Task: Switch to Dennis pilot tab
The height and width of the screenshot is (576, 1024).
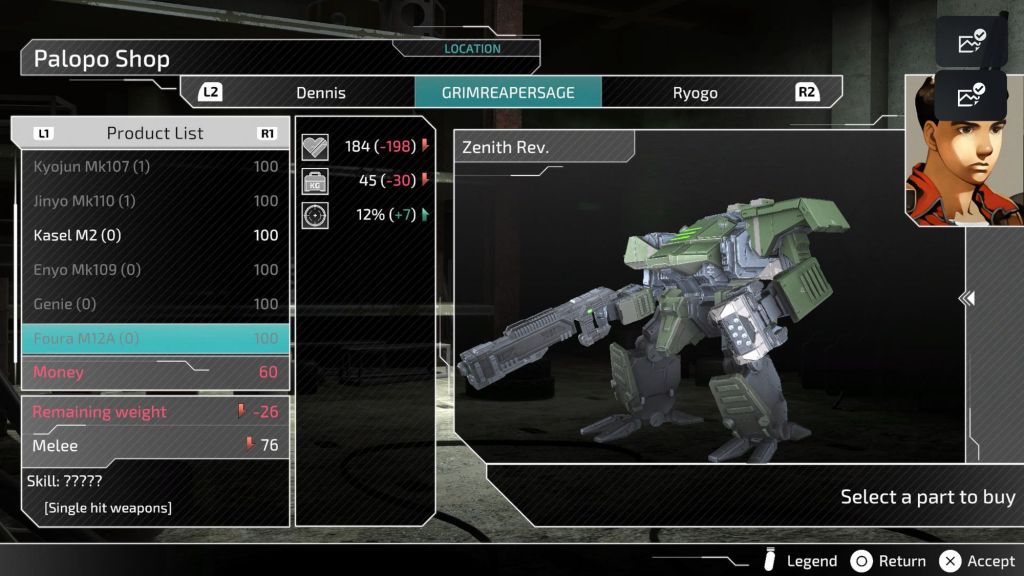Action: (320, 93)
